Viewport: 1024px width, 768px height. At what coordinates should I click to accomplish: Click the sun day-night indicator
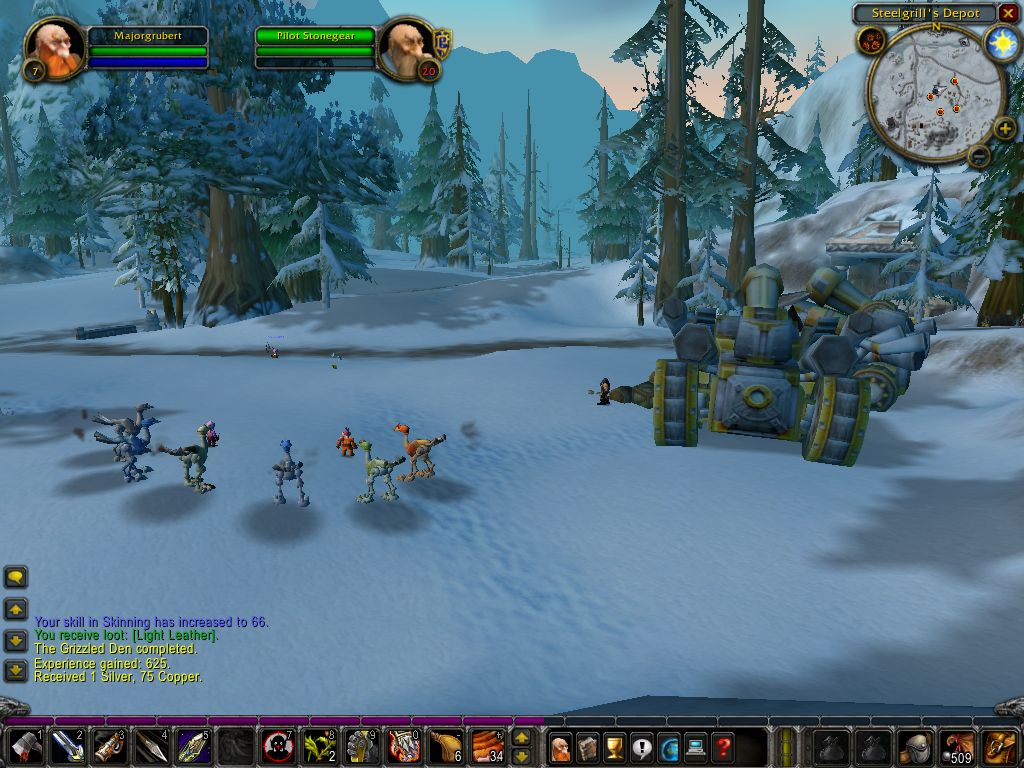(1000, 42)
